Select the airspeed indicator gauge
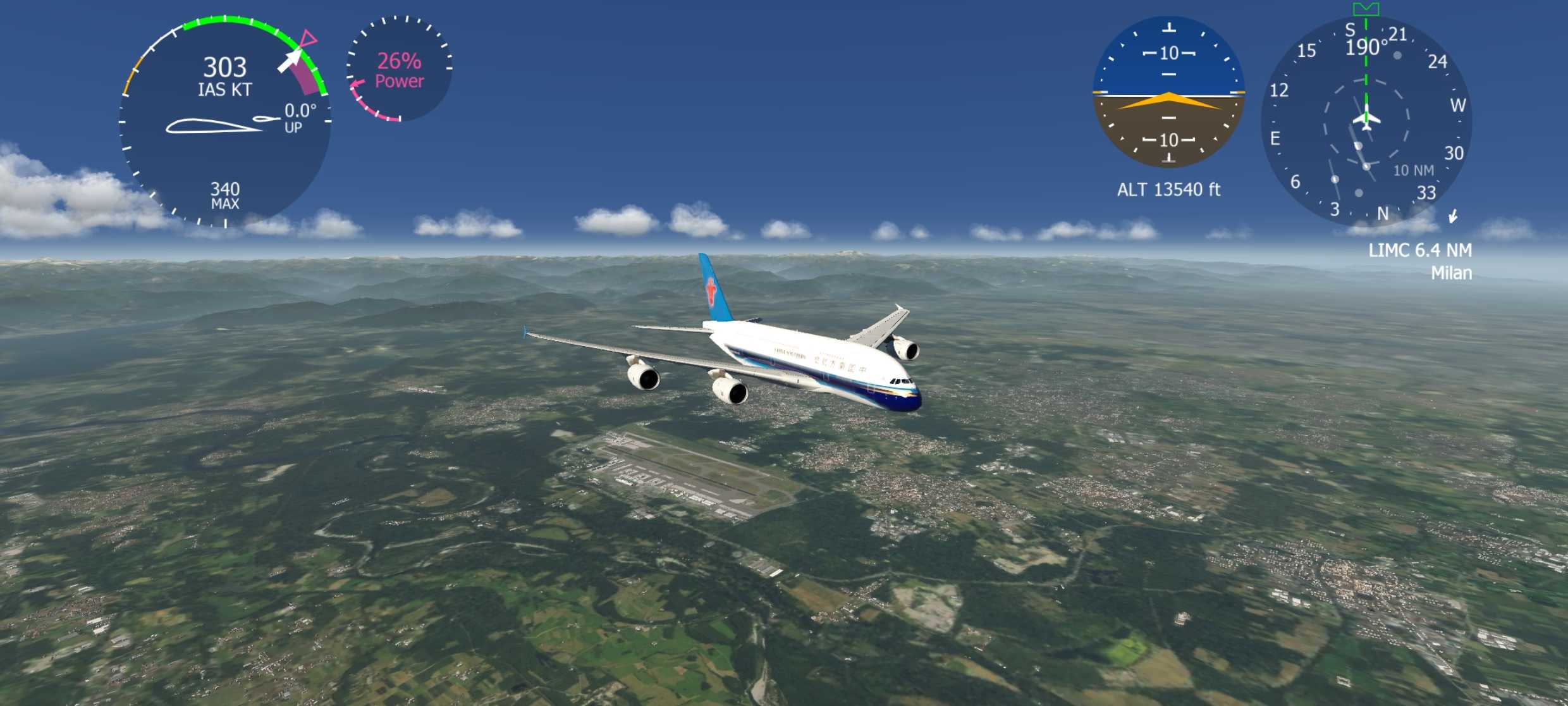 [x=225, y=120]
